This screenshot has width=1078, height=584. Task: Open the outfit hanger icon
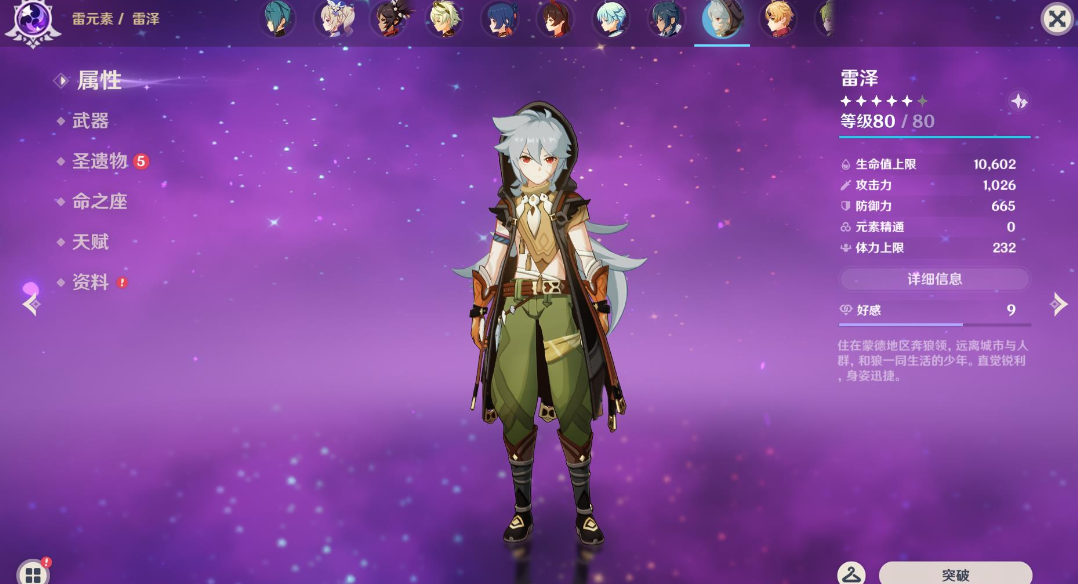coord(851,574)
